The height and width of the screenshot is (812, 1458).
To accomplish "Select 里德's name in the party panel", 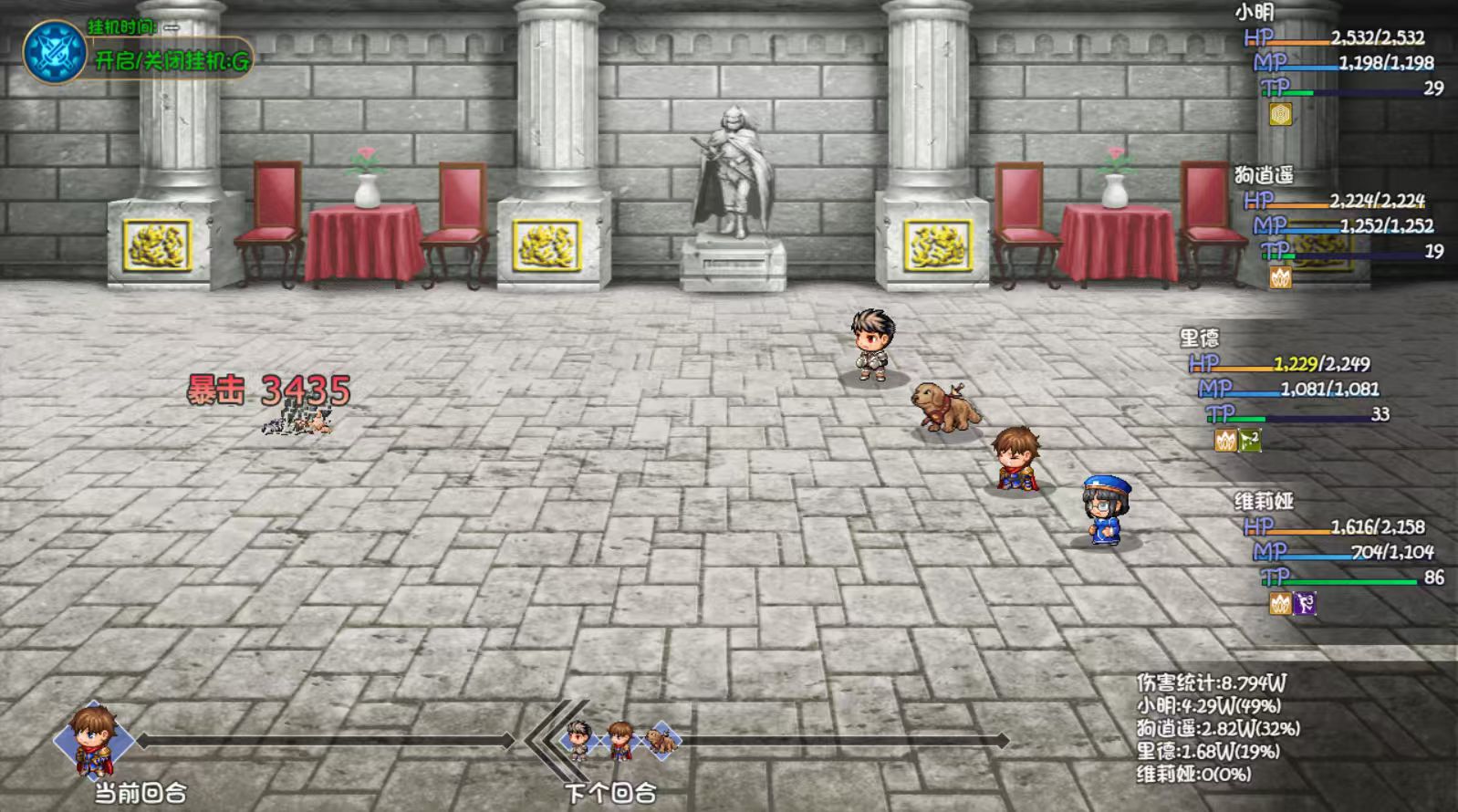I will click(x=1199, y=338).
